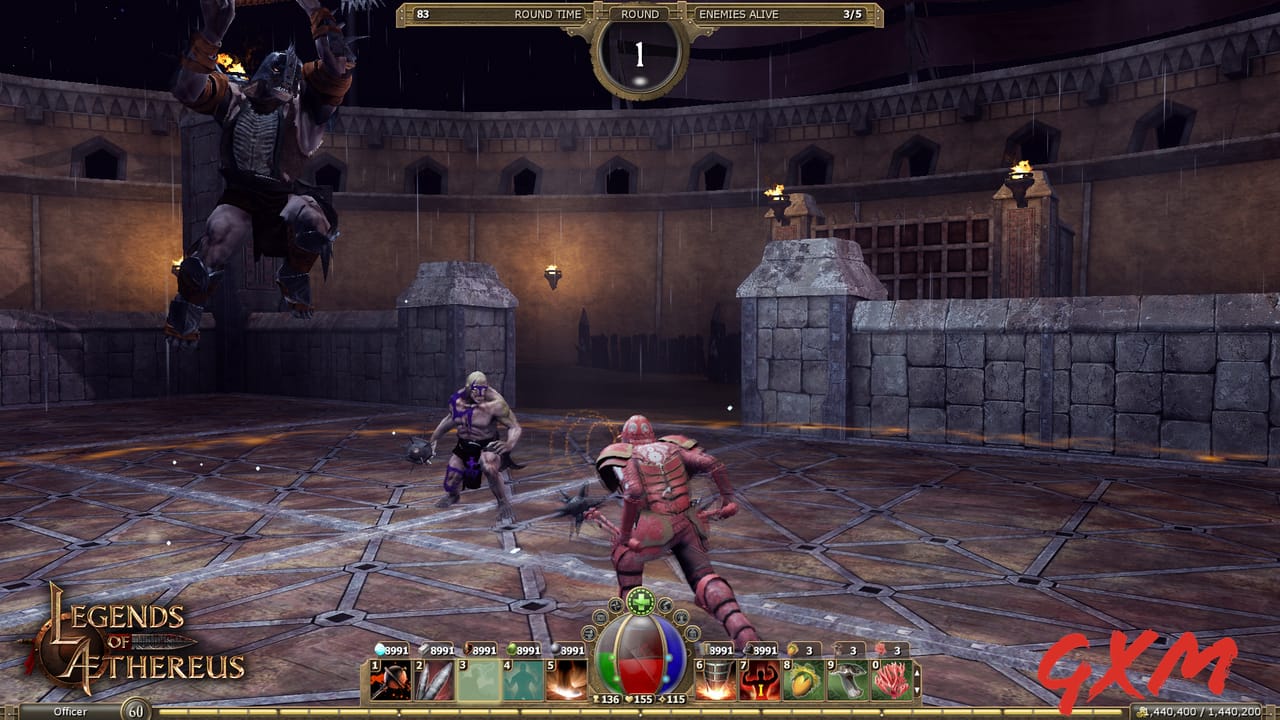Activate the rage buff in slot 7
1280x720 pixels.
[759, 679]
